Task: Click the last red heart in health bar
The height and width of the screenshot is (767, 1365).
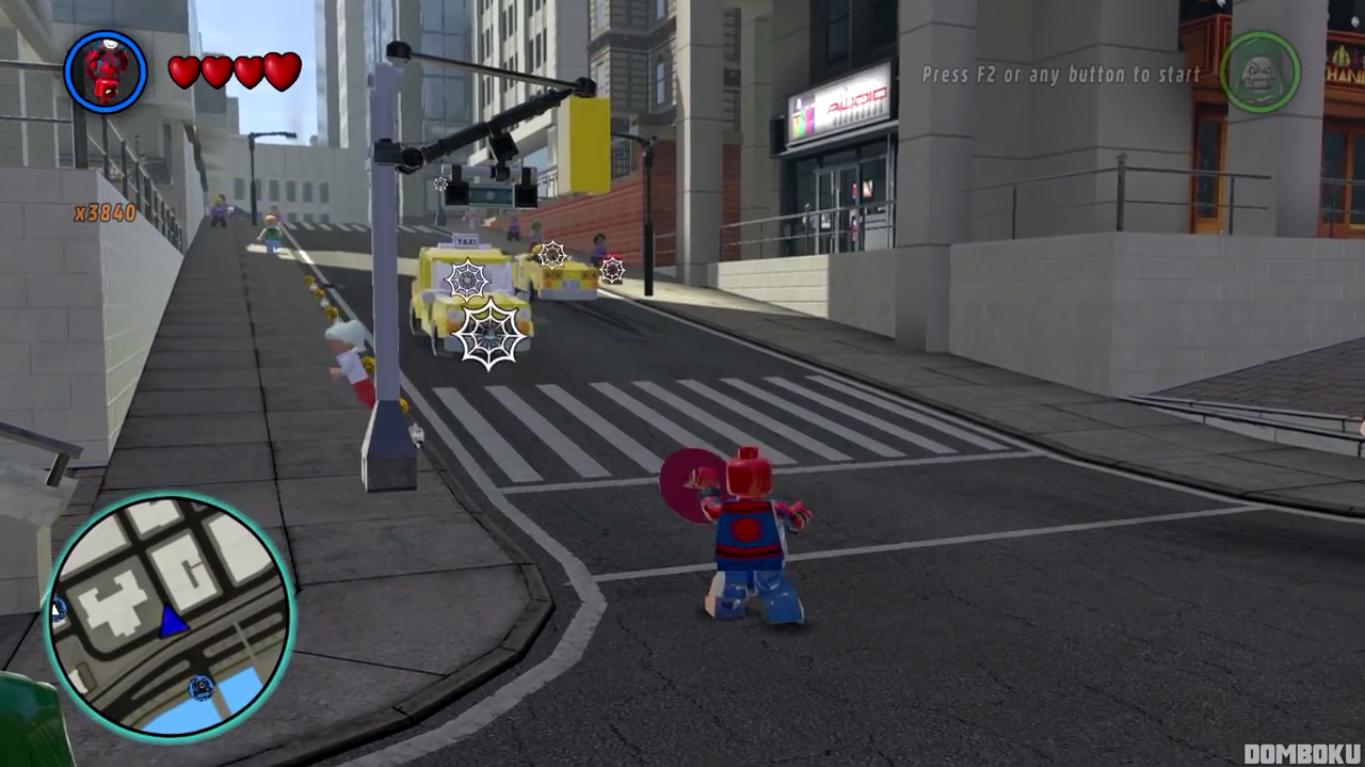Action: pos(283,72)
